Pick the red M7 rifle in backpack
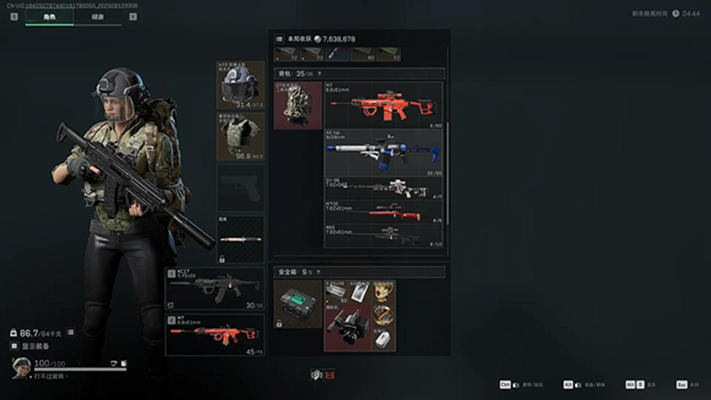711x400 pixels. coord(385,105)
